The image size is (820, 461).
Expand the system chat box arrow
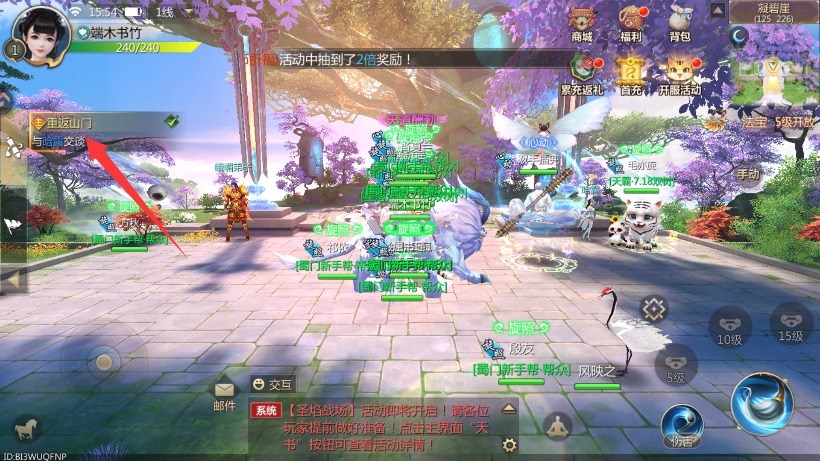[x=510, y=409]
